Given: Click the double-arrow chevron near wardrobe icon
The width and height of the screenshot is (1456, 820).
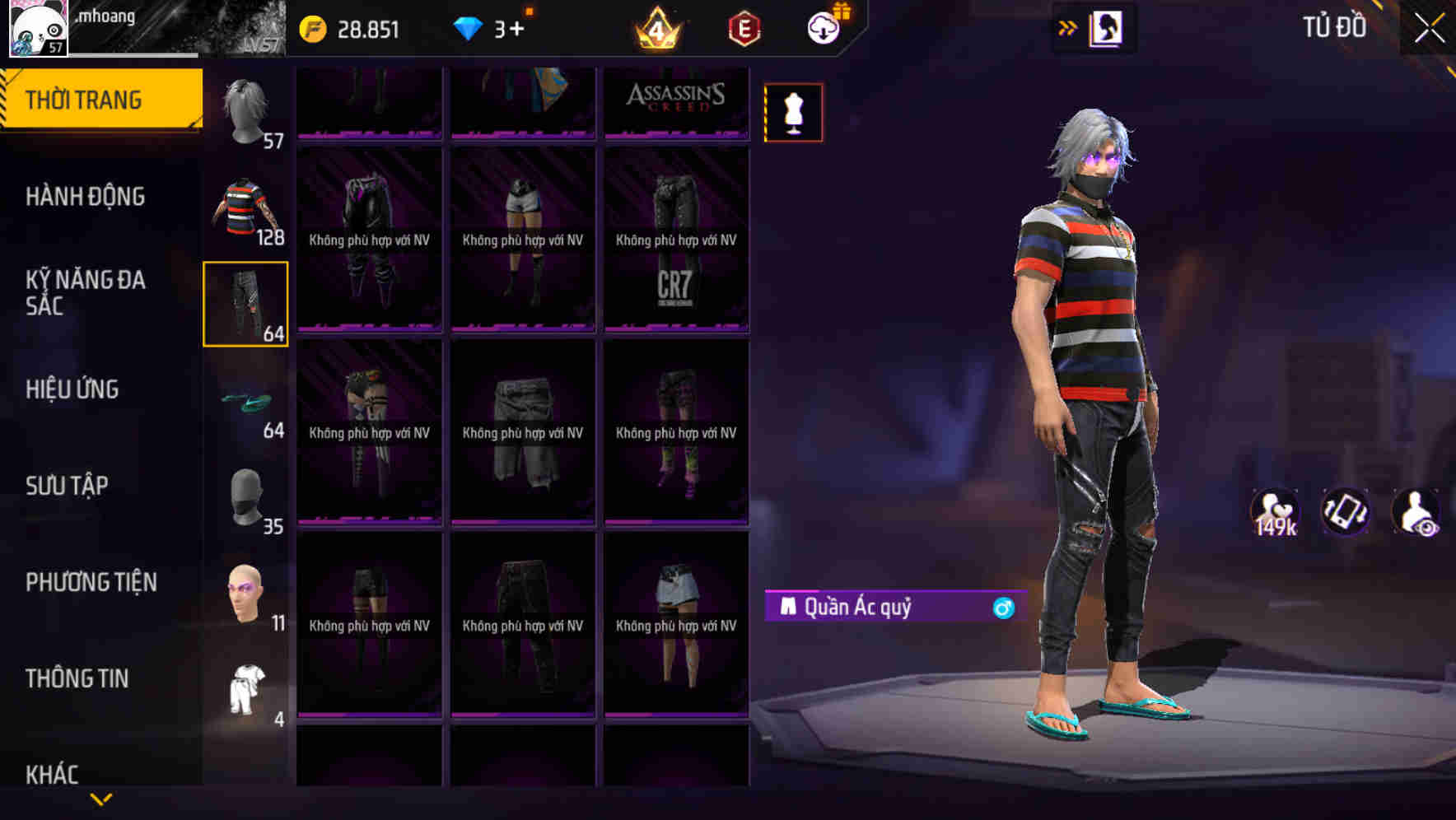Looking at the screenshot, I should click(x=1067, y=27).
